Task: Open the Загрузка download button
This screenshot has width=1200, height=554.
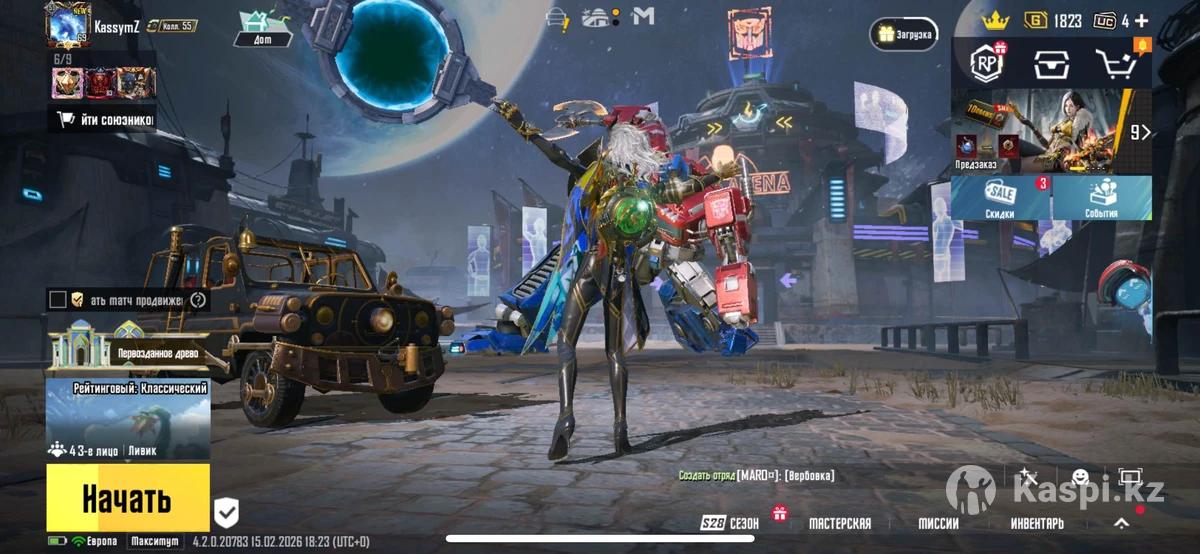Action: click(x=903, y=34)
